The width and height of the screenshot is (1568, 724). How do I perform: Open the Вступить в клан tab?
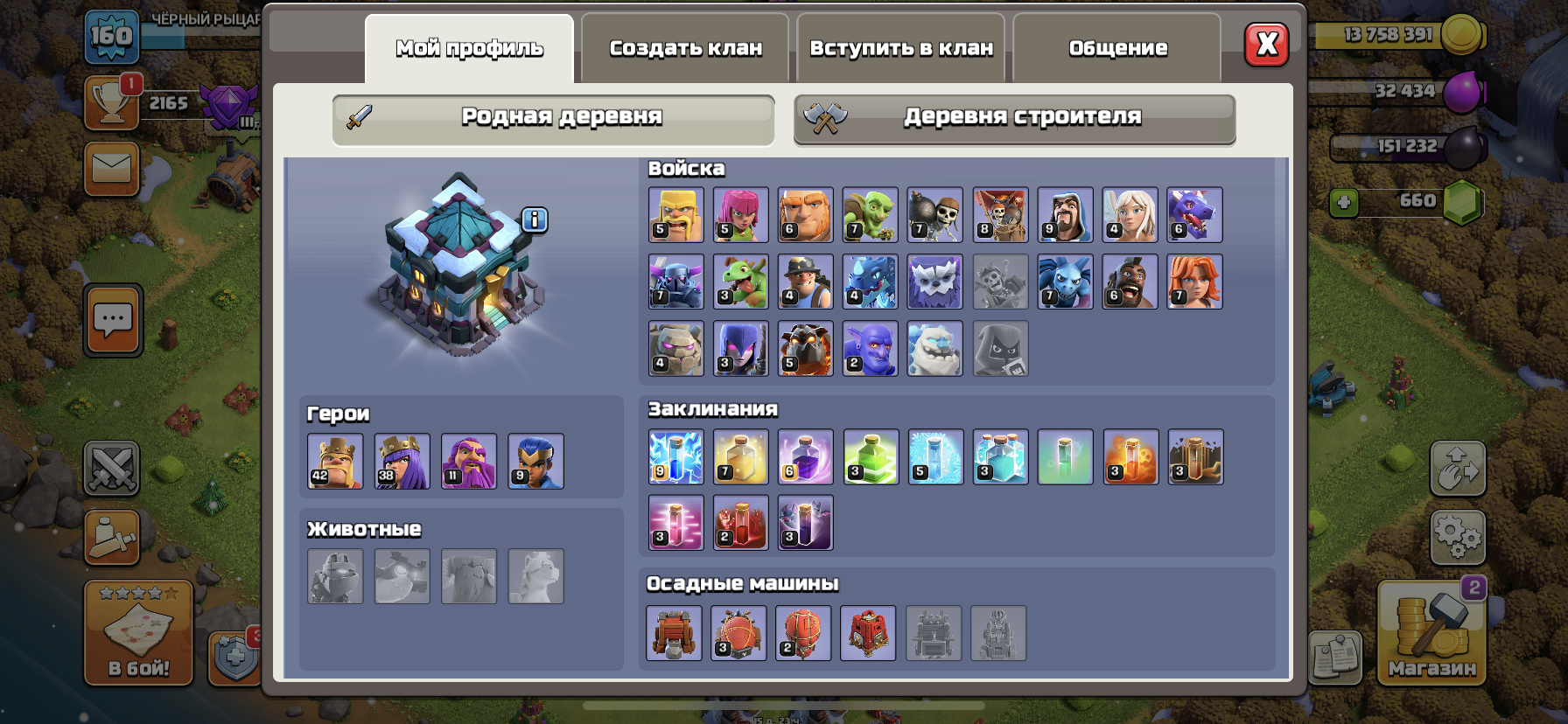pyautogui.click(x=902, y=48)
